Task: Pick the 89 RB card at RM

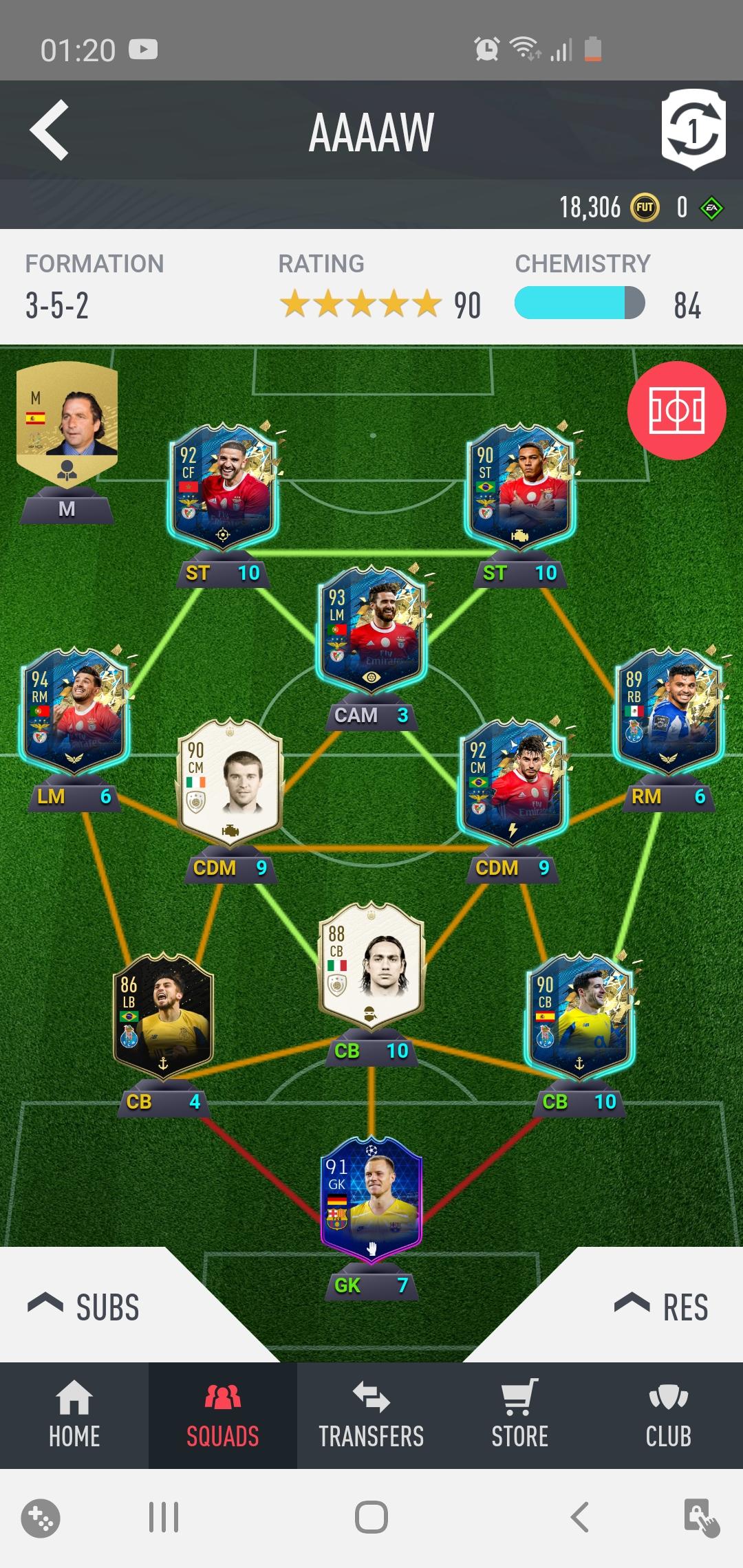Action: click(669, 710)
